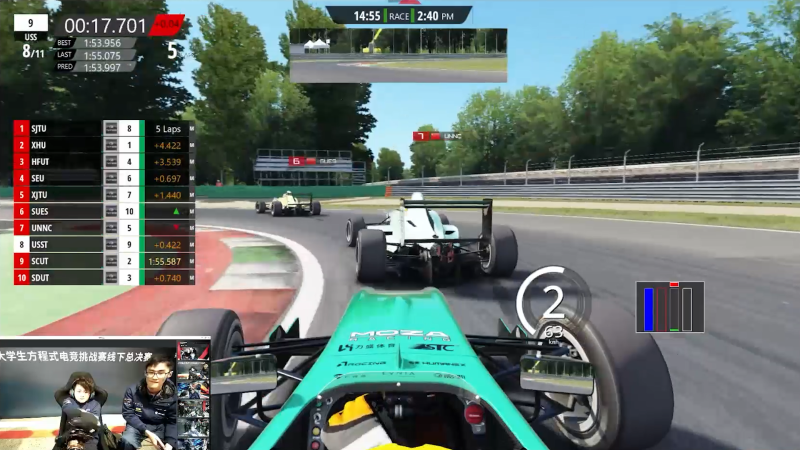Choose the UNNC standings entry

(x=60, y=227)
